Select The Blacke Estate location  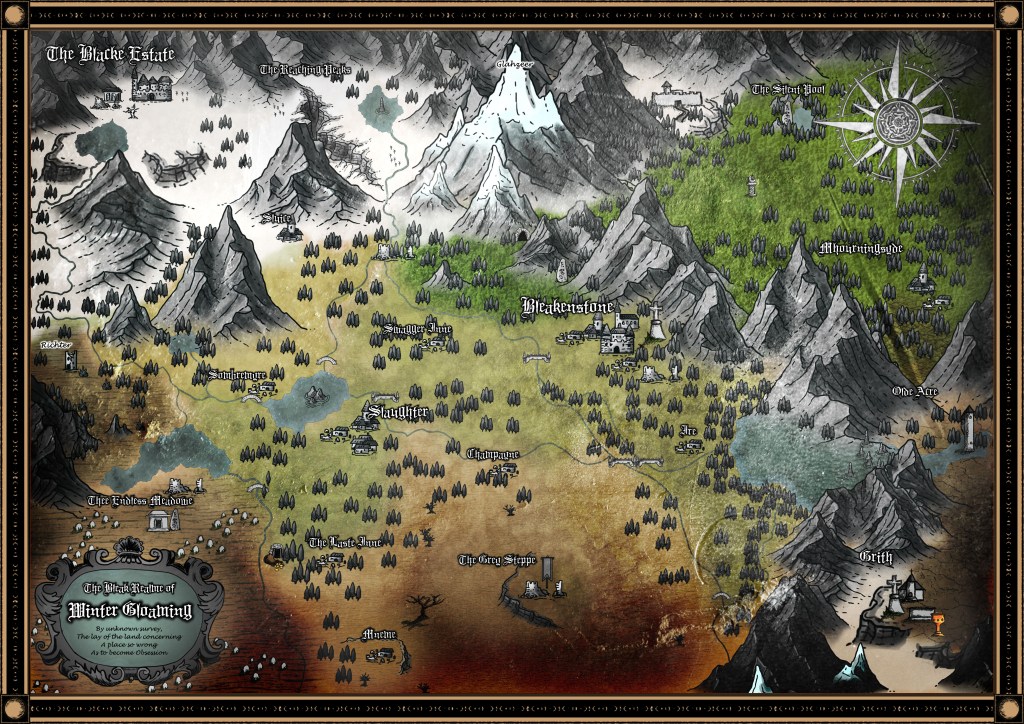[110, 55]
